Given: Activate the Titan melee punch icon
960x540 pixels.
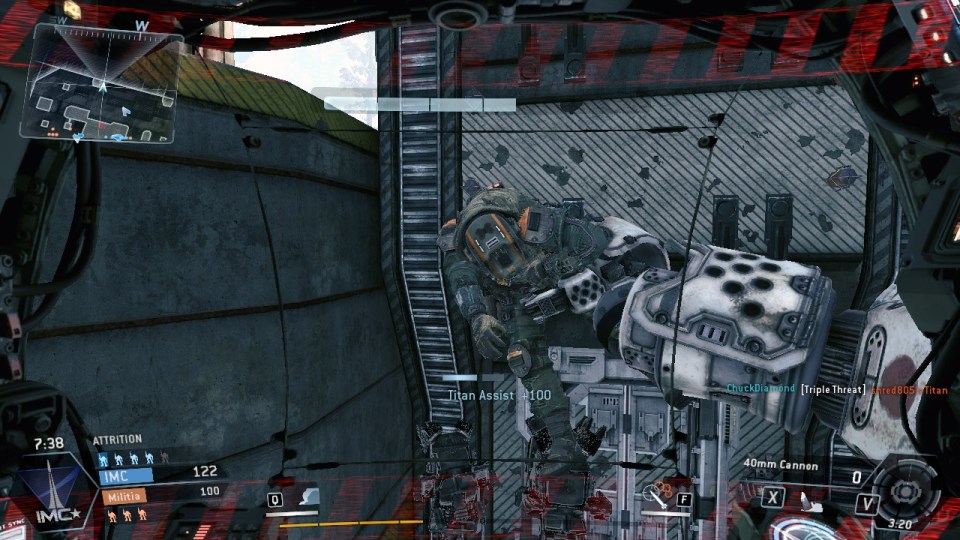Looking at the screenshot, I should [x=658, y=494].
